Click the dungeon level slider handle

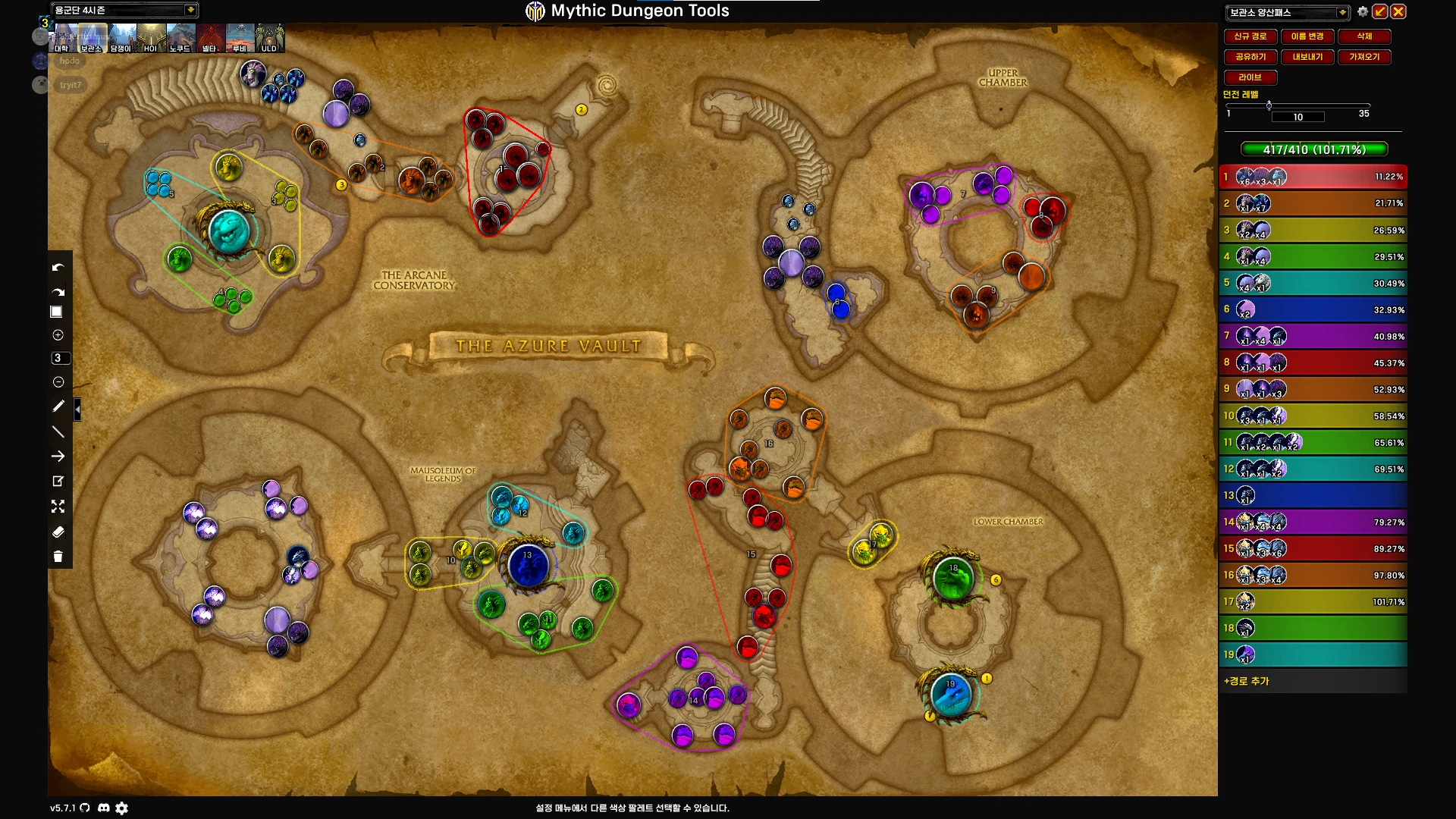[x=1269, y=105]
